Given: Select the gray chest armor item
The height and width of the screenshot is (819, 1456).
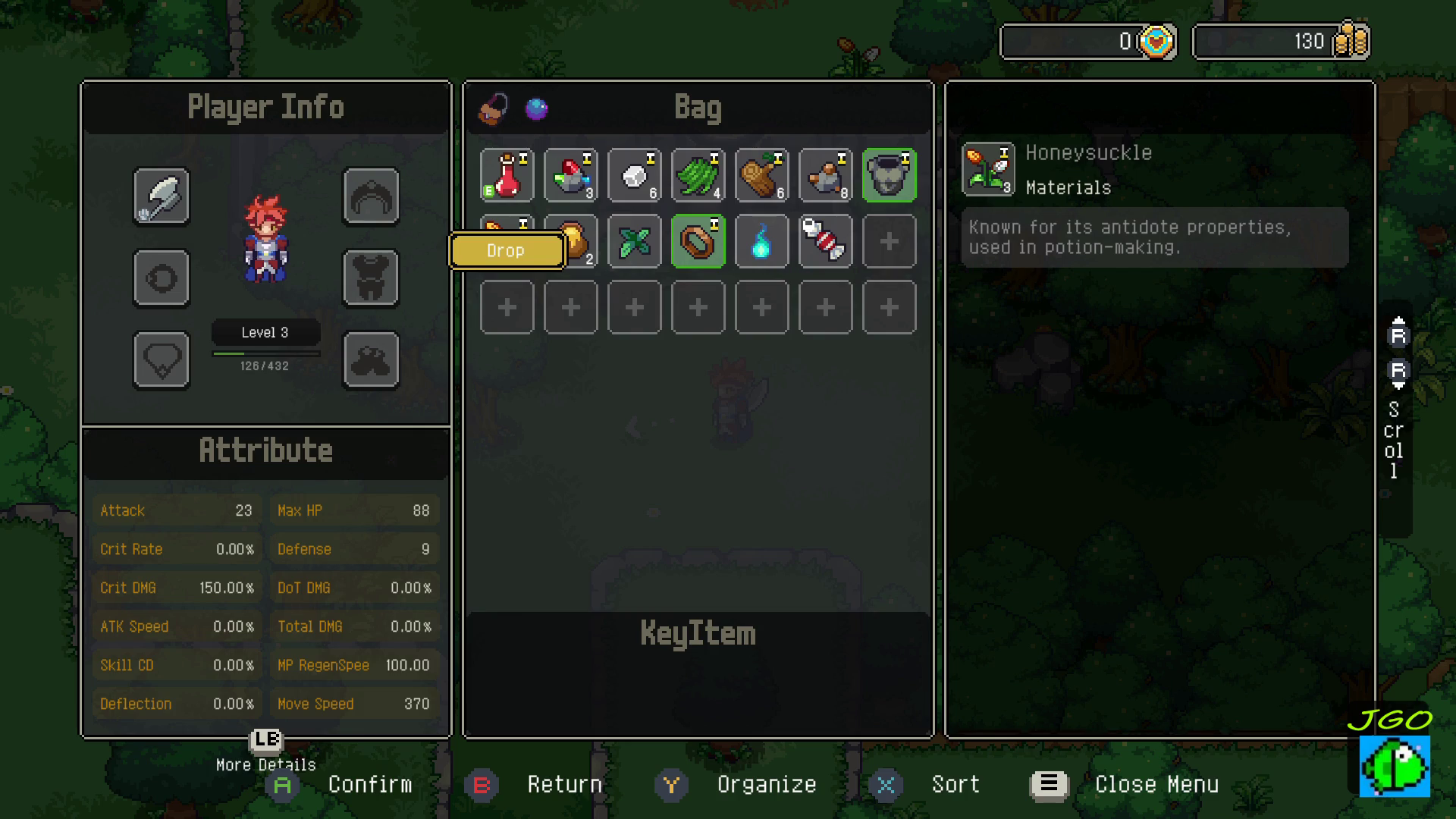Looking at the screenshot, I should pos(890,175).
